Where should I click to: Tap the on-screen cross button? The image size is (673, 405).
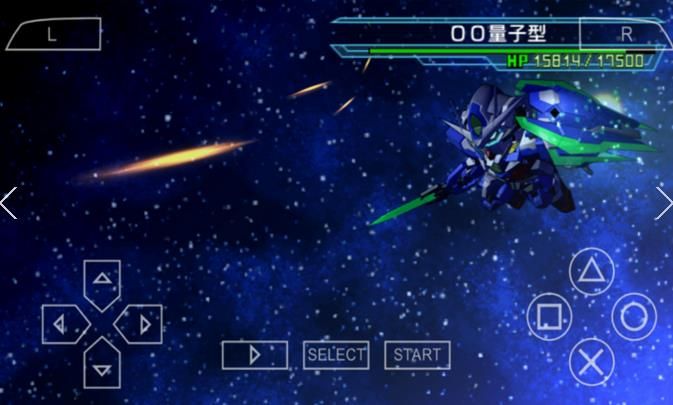591,361
